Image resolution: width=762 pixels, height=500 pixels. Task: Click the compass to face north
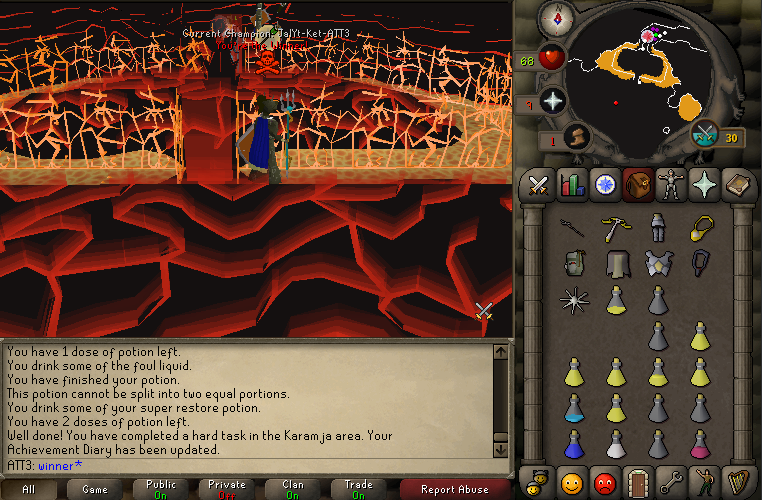click(x=553, y=17)
